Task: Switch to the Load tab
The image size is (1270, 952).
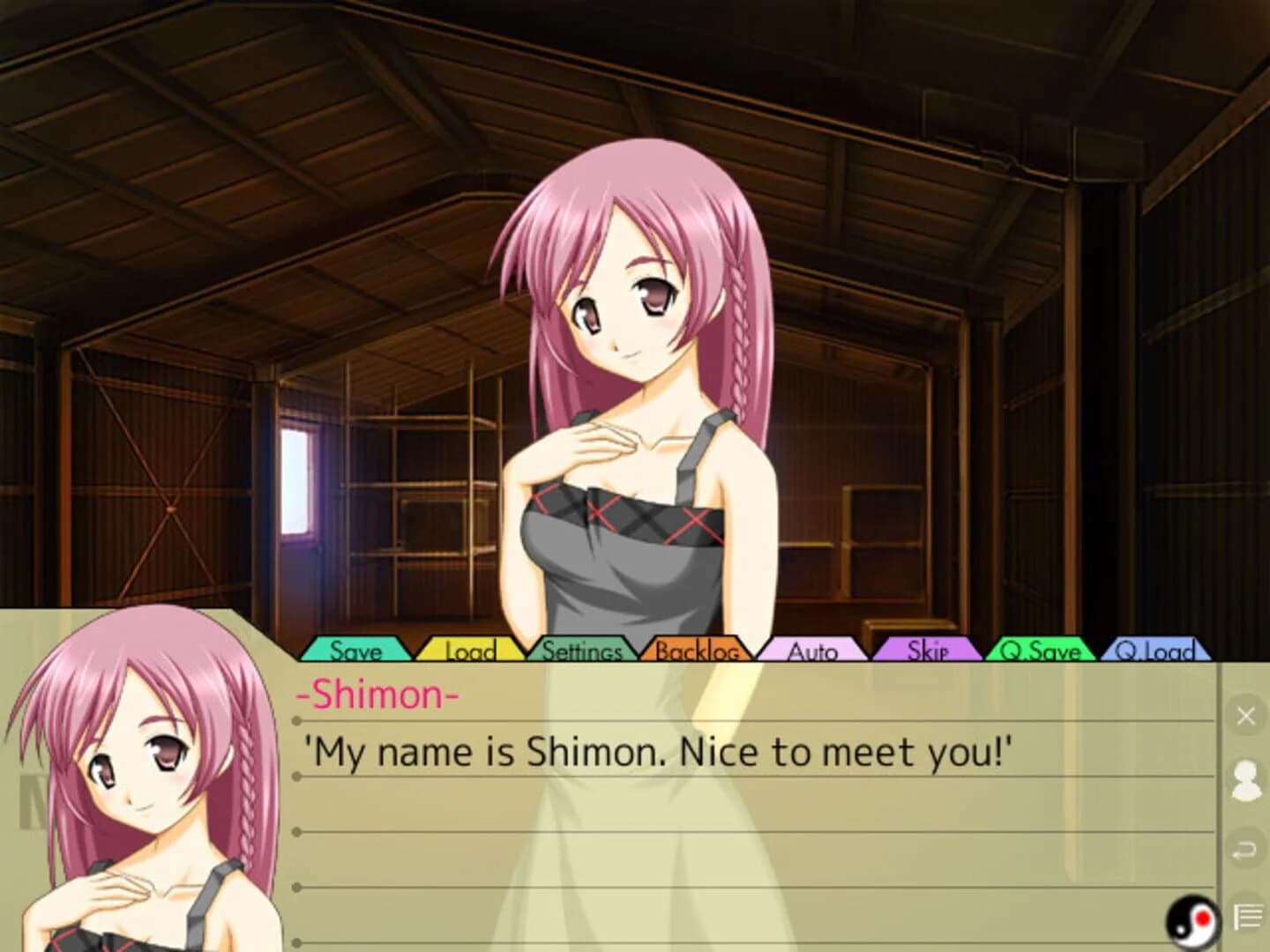Action: pos(467,652)
